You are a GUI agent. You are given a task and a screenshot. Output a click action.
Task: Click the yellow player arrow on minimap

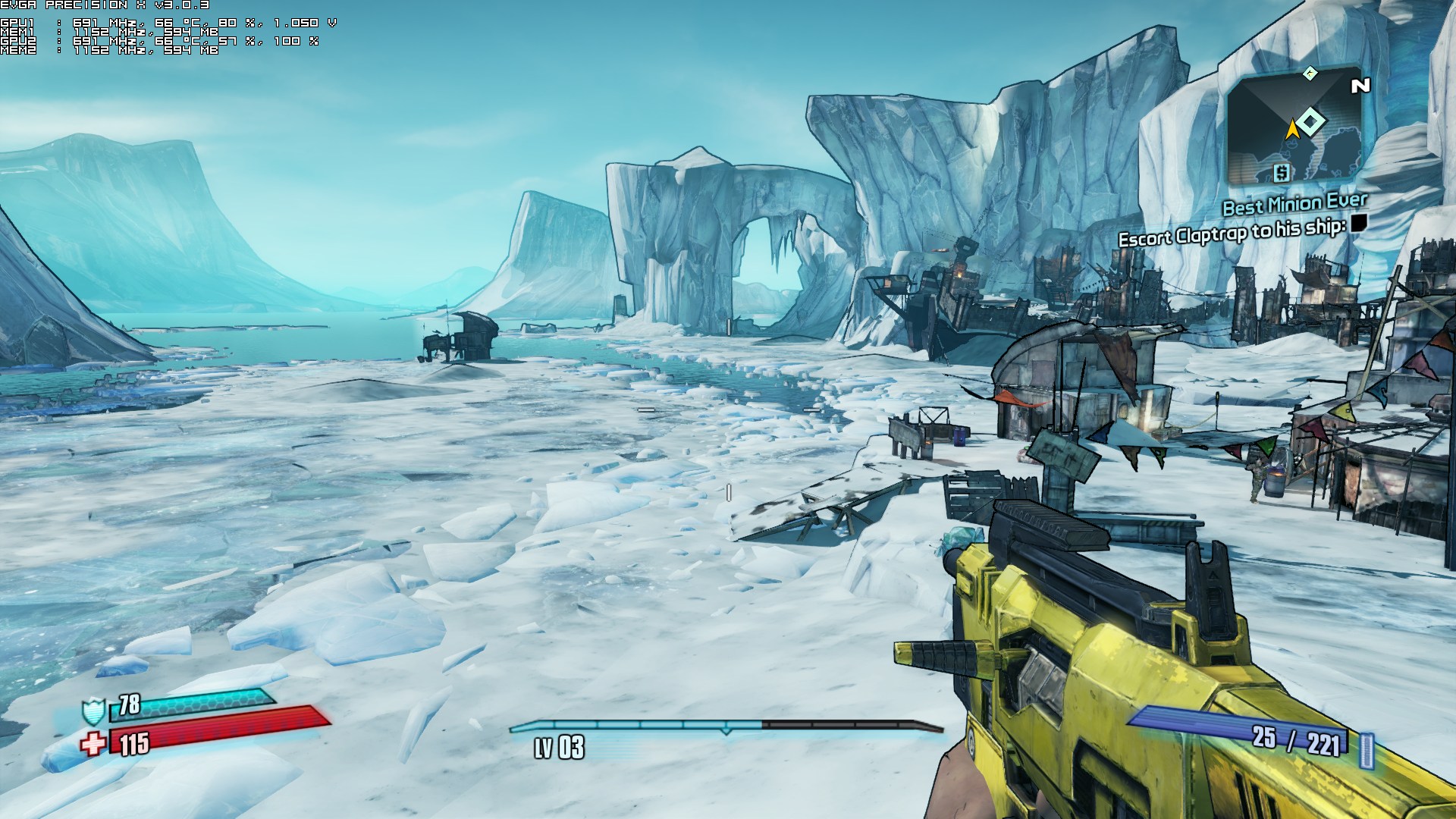tap(1292, 130)
